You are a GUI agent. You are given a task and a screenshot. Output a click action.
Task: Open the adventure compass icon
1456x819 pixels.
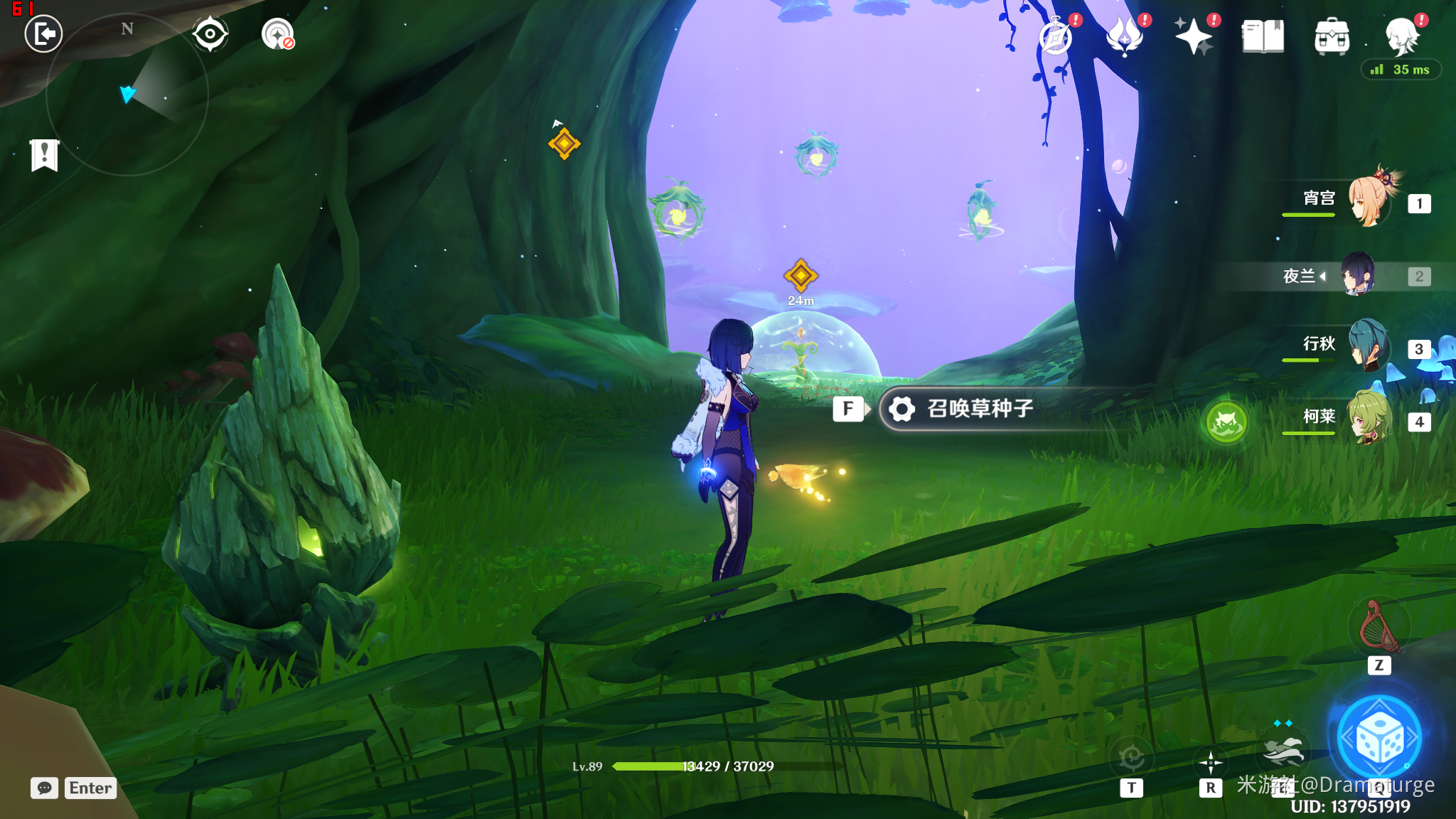pyautogui.click(x=1056, y=36)
